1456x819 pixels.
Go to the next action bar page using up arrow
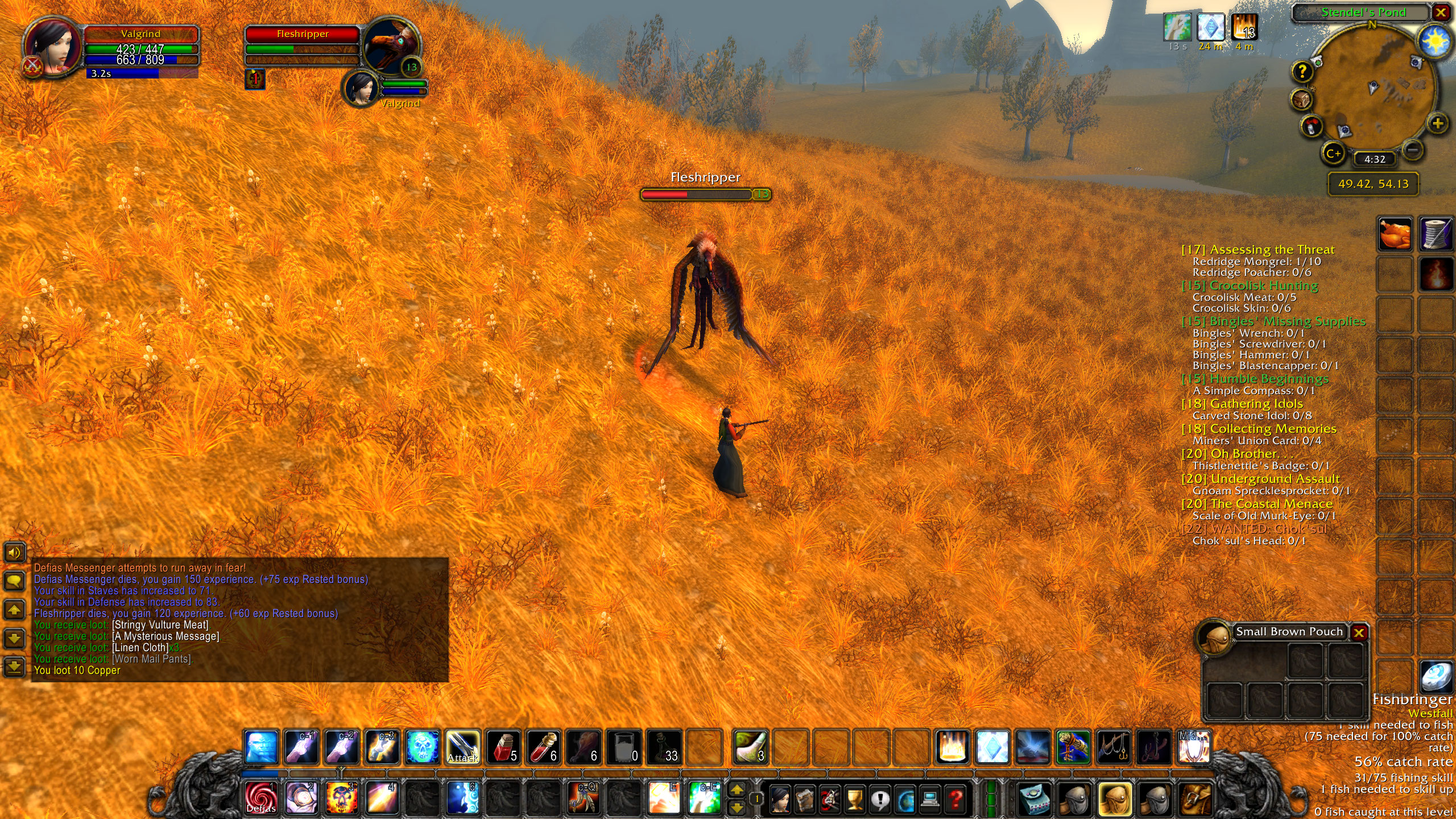click(x=737, y=790)
